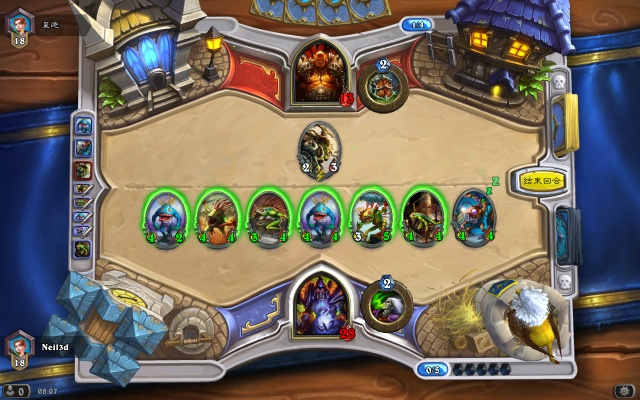View the top history tile
640x400 pixels.
pyautogui.click(x=82, y=126)
